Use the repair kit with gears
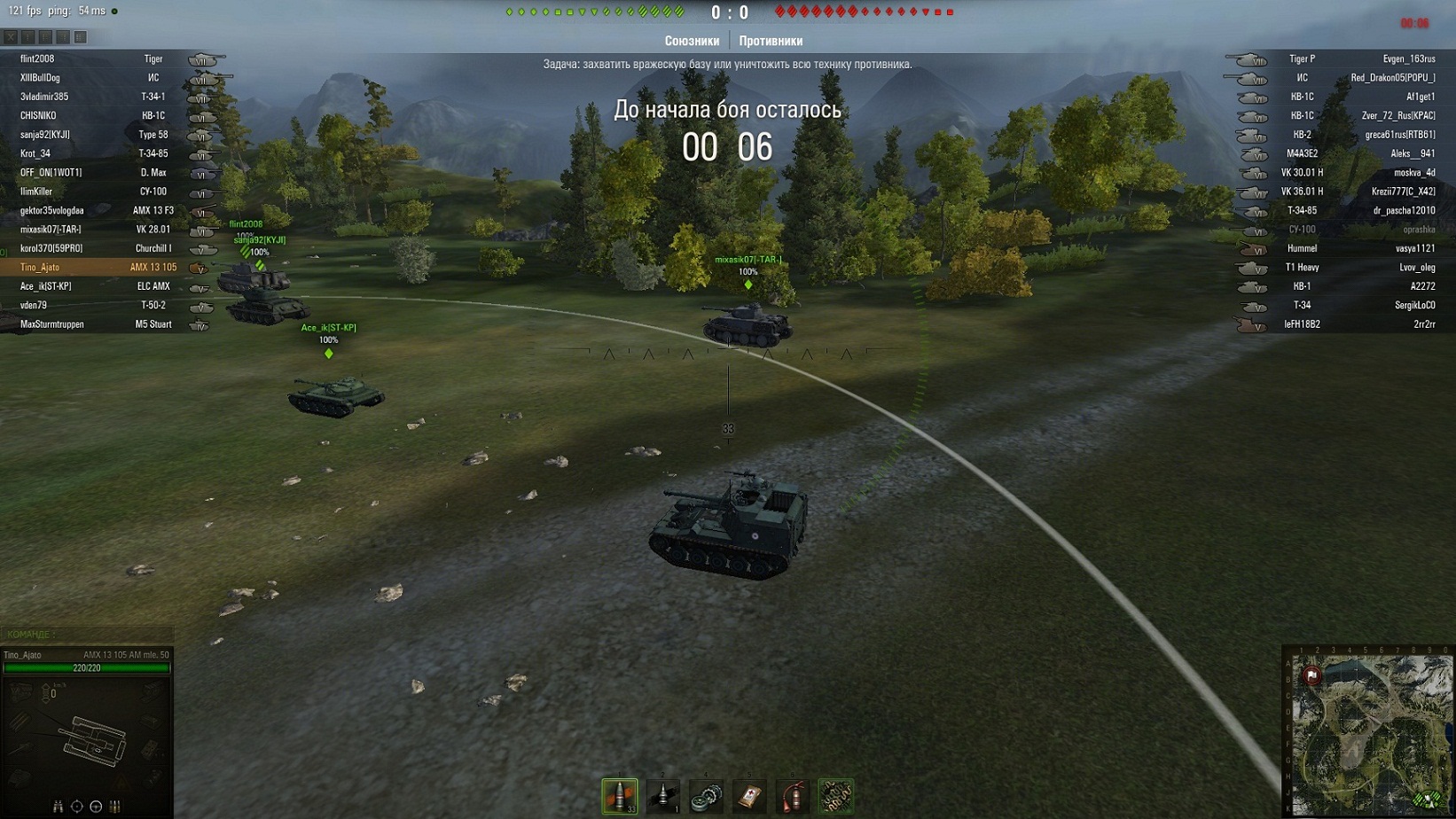Viewport: 1456px width, 819px height. [x=706, y=795]
